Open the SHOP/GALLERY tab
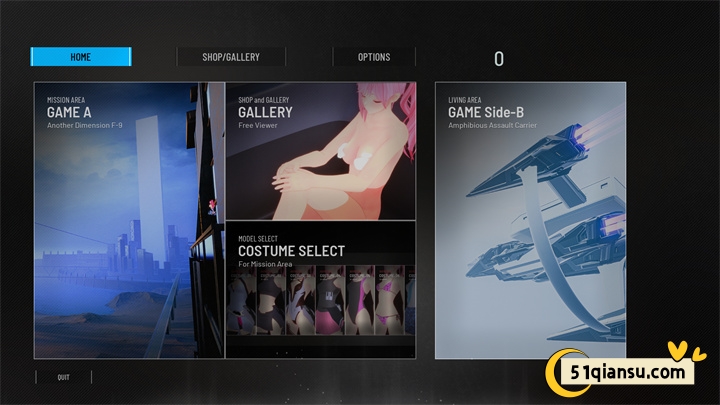720x405 pixels. pos(231,57)
